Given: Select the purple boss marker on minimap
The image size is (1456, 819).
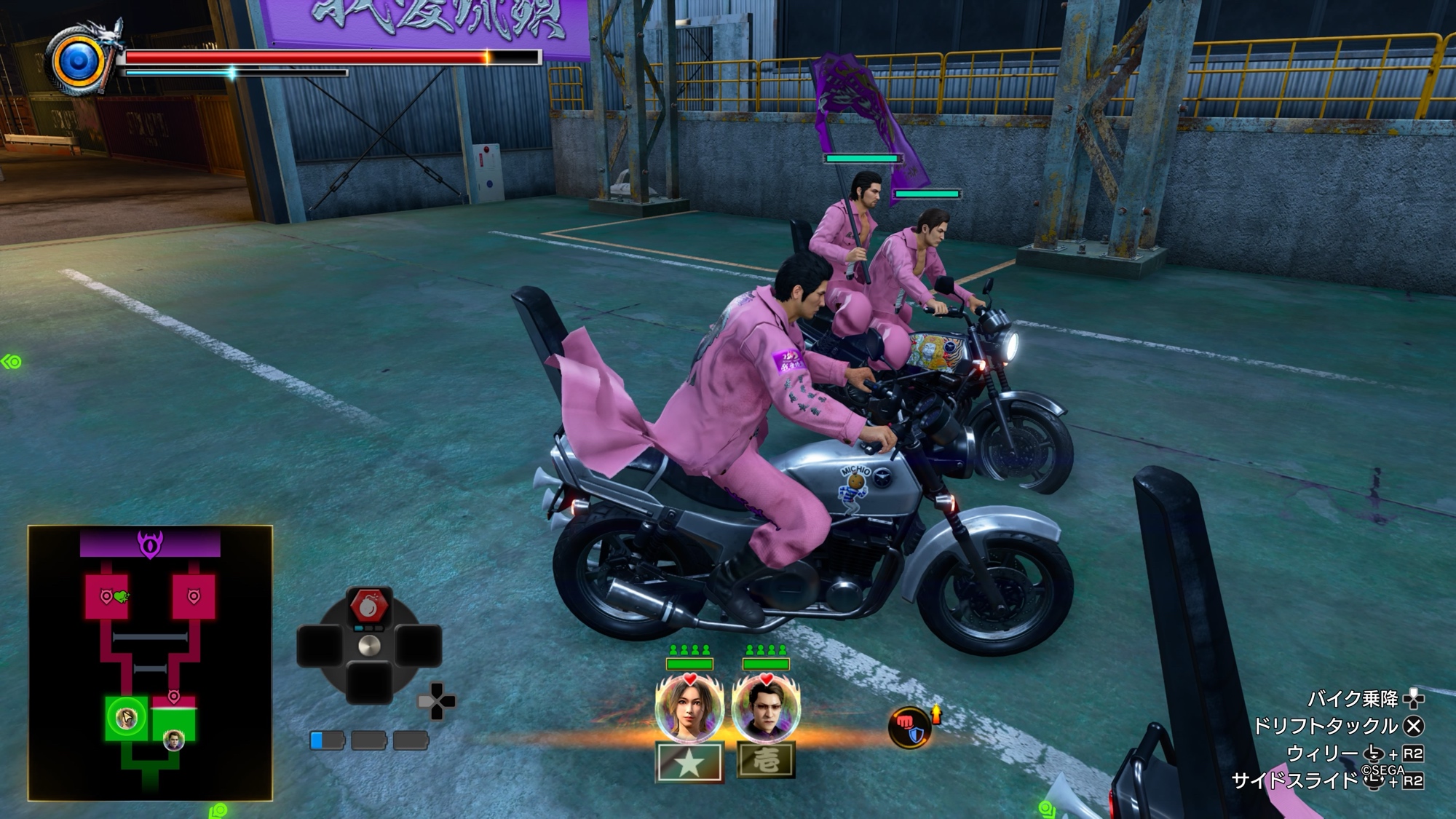Looking at the screenshot, I should click(x=150, y=544).
